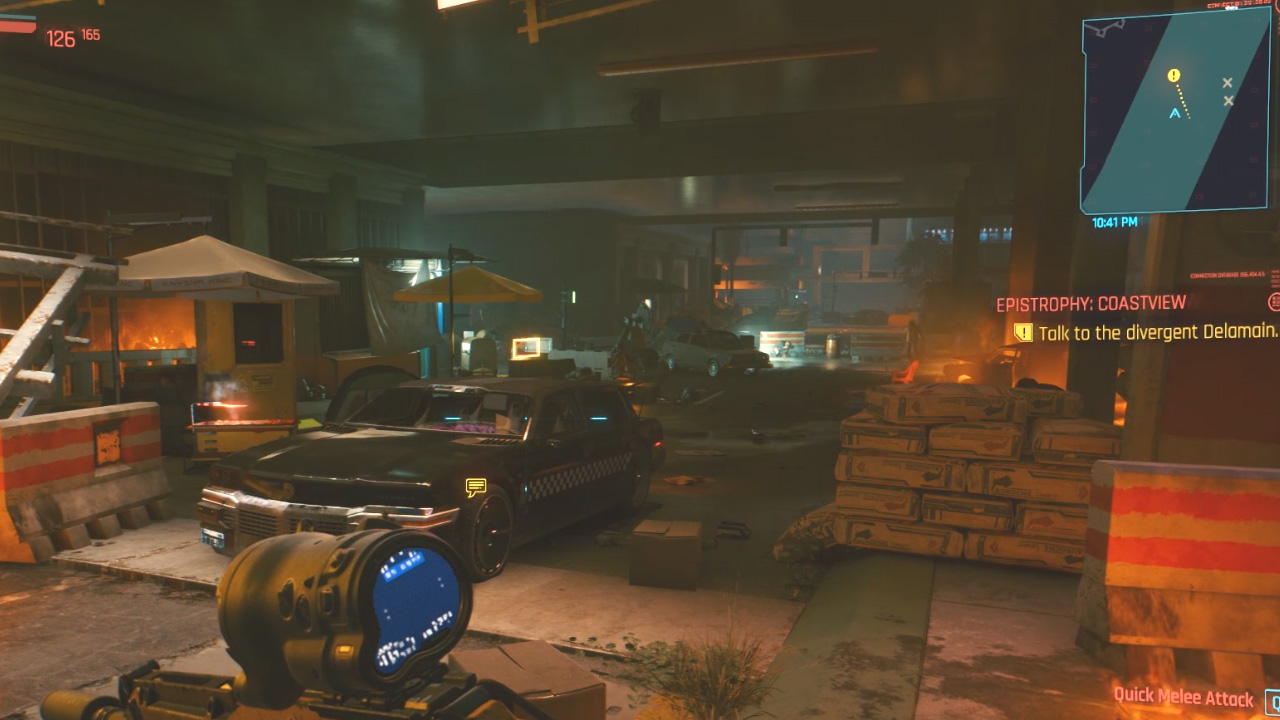This screenshot has height=720, width=1280.
Task: Toggle tracking of the EPISTROPHY: COASTVIEW quest
Action: [1091, 302]
